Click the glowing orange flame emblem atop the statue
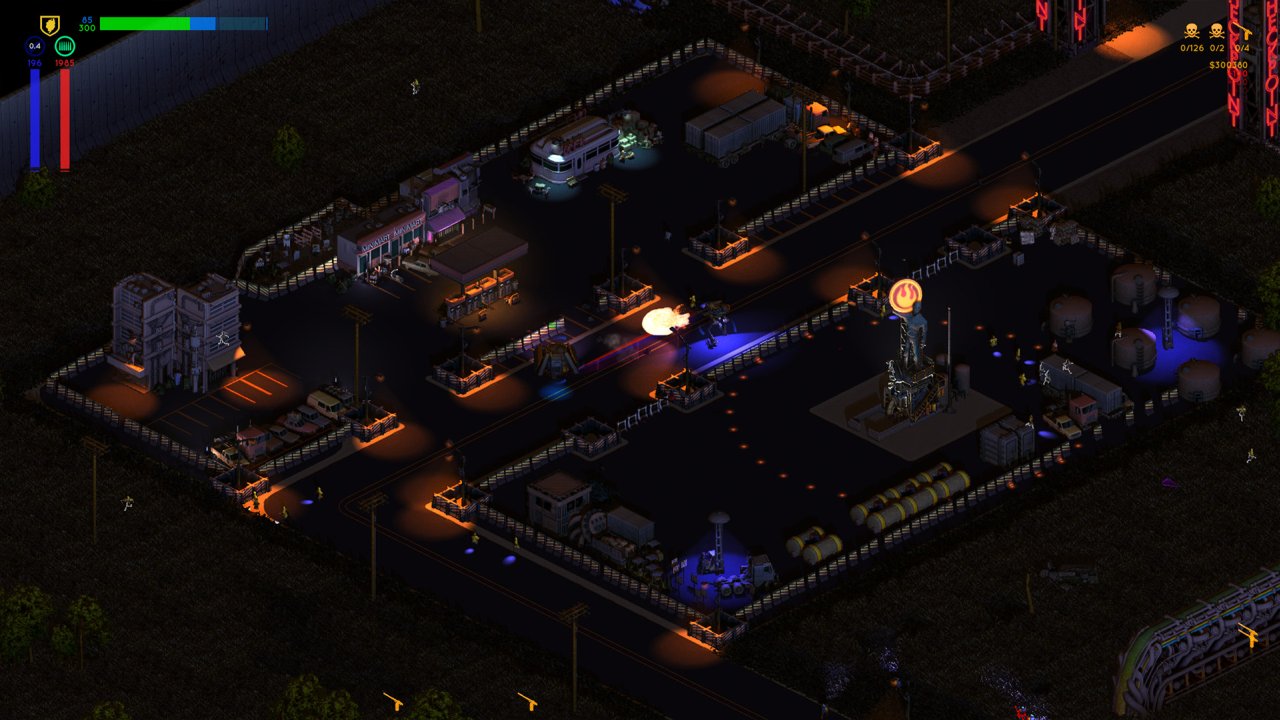 908,292
